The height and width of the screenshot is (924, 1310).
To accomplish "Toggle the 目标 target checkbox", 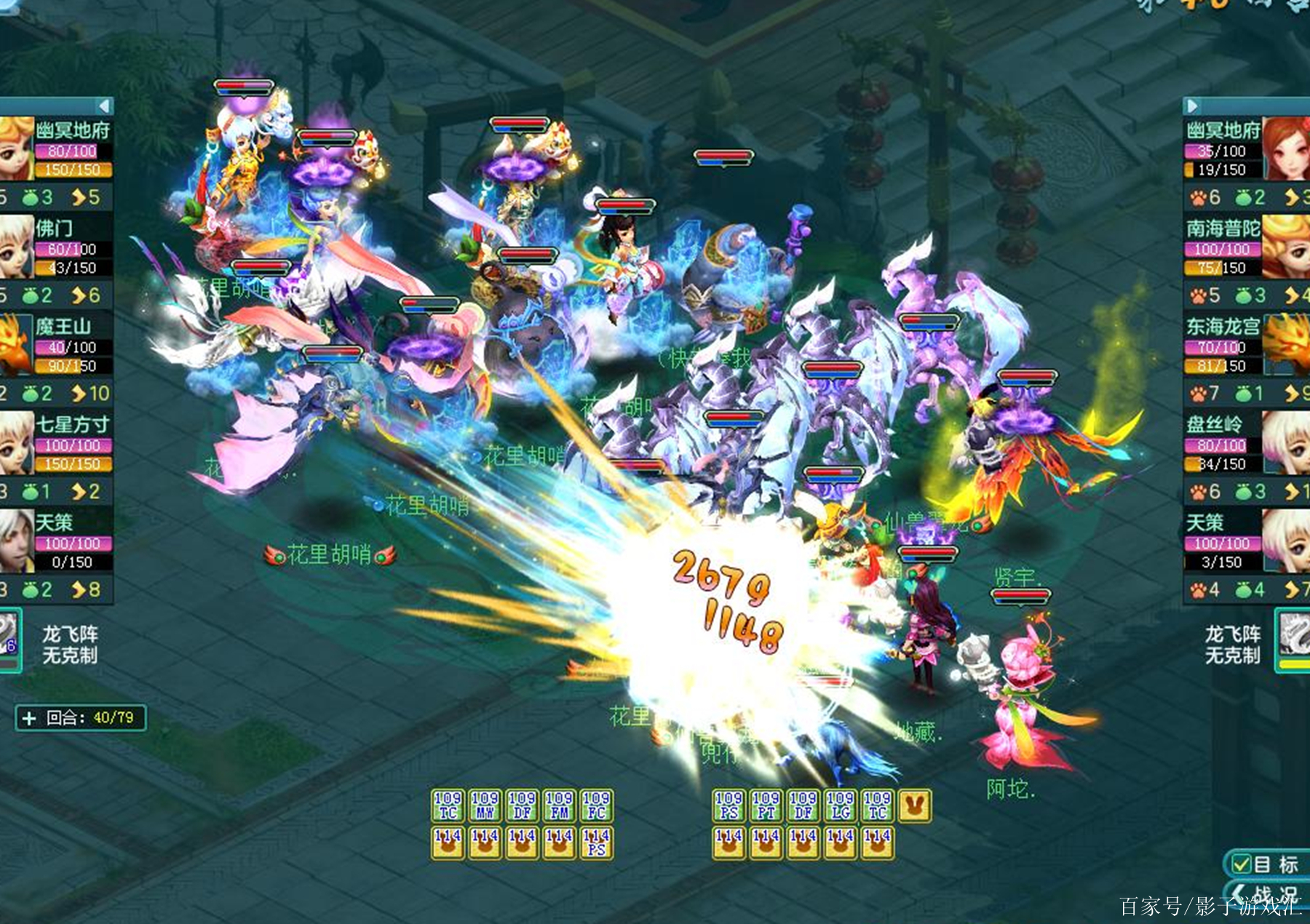I will (1241, 864).
